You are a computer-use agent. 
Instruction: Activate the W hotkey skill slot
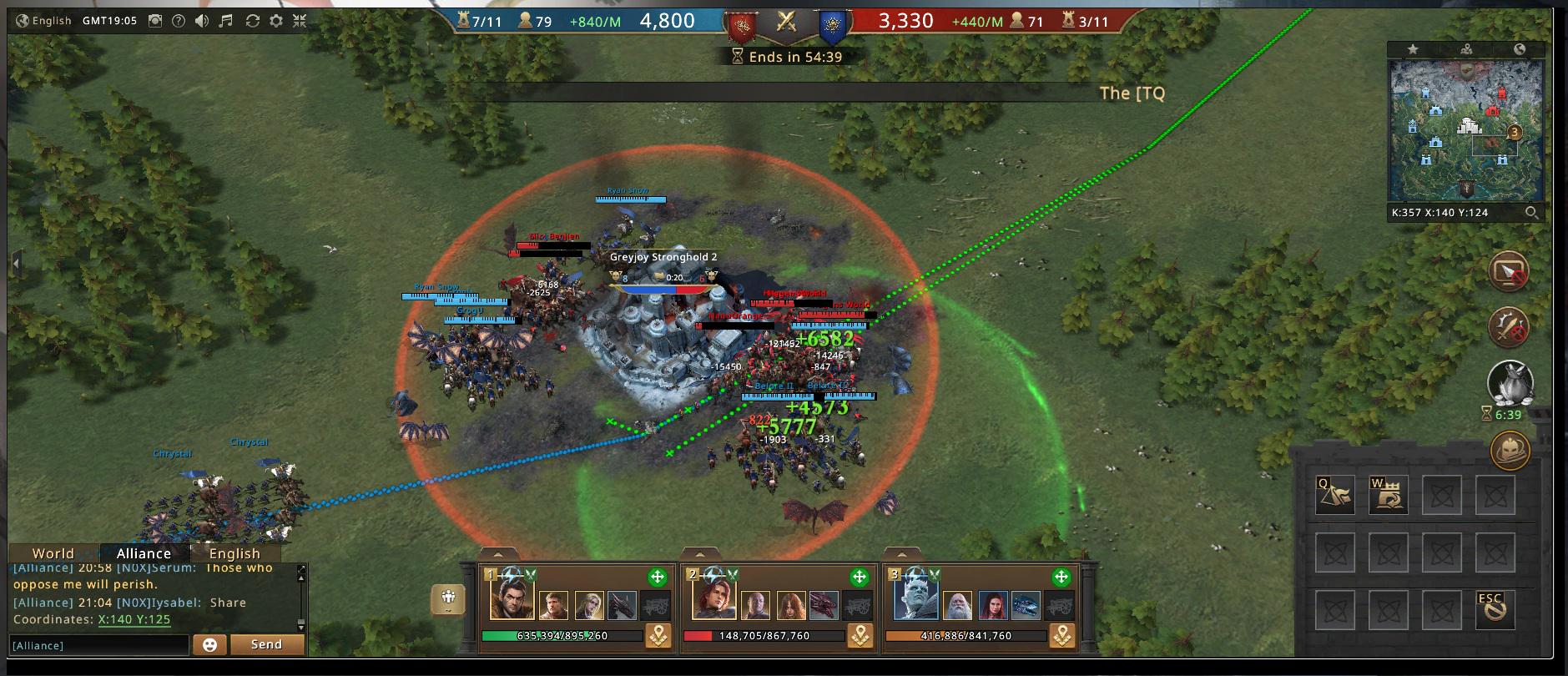tap(1388, 495)
